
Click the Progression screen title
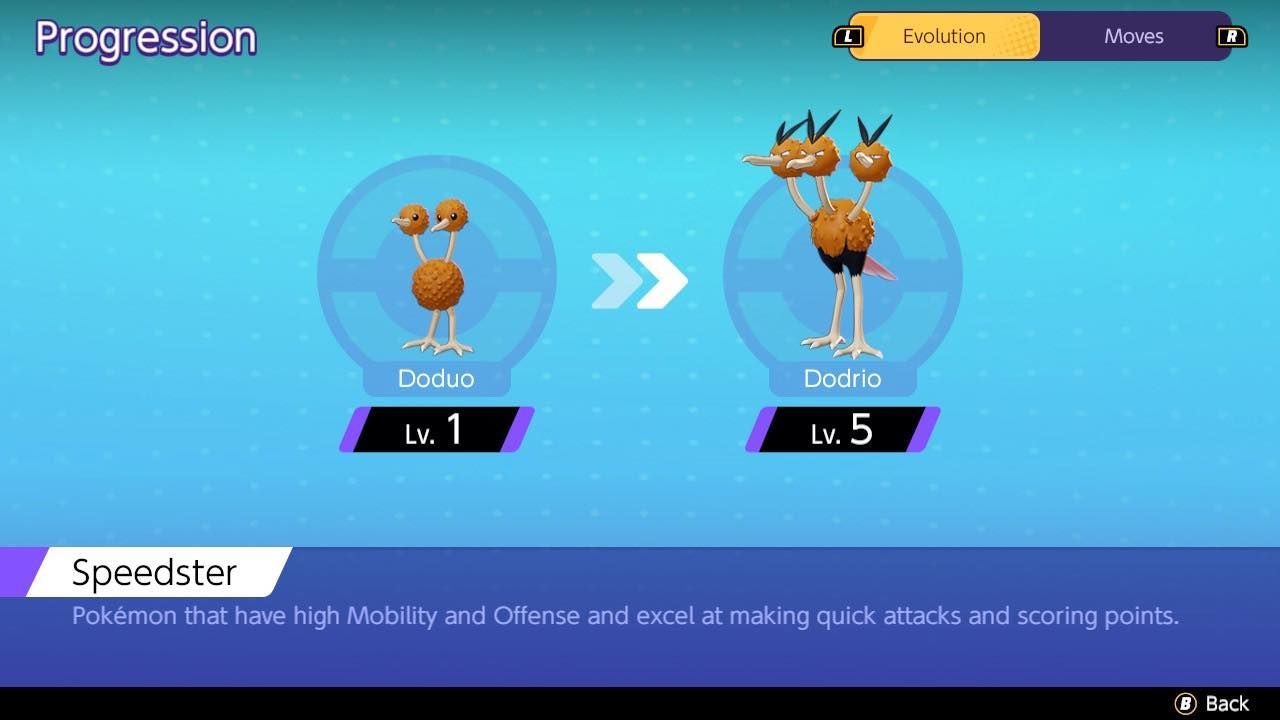[145, 38]
